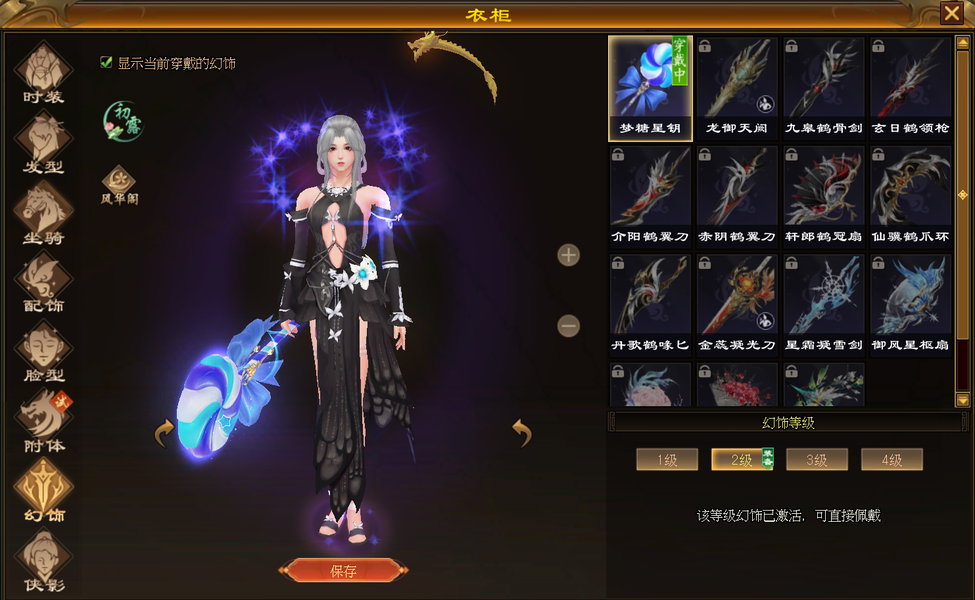The image size is (975, 600).
Task: Pick the 九皋鹤骨剑 sword skin
Action: (x=824, y=87)
